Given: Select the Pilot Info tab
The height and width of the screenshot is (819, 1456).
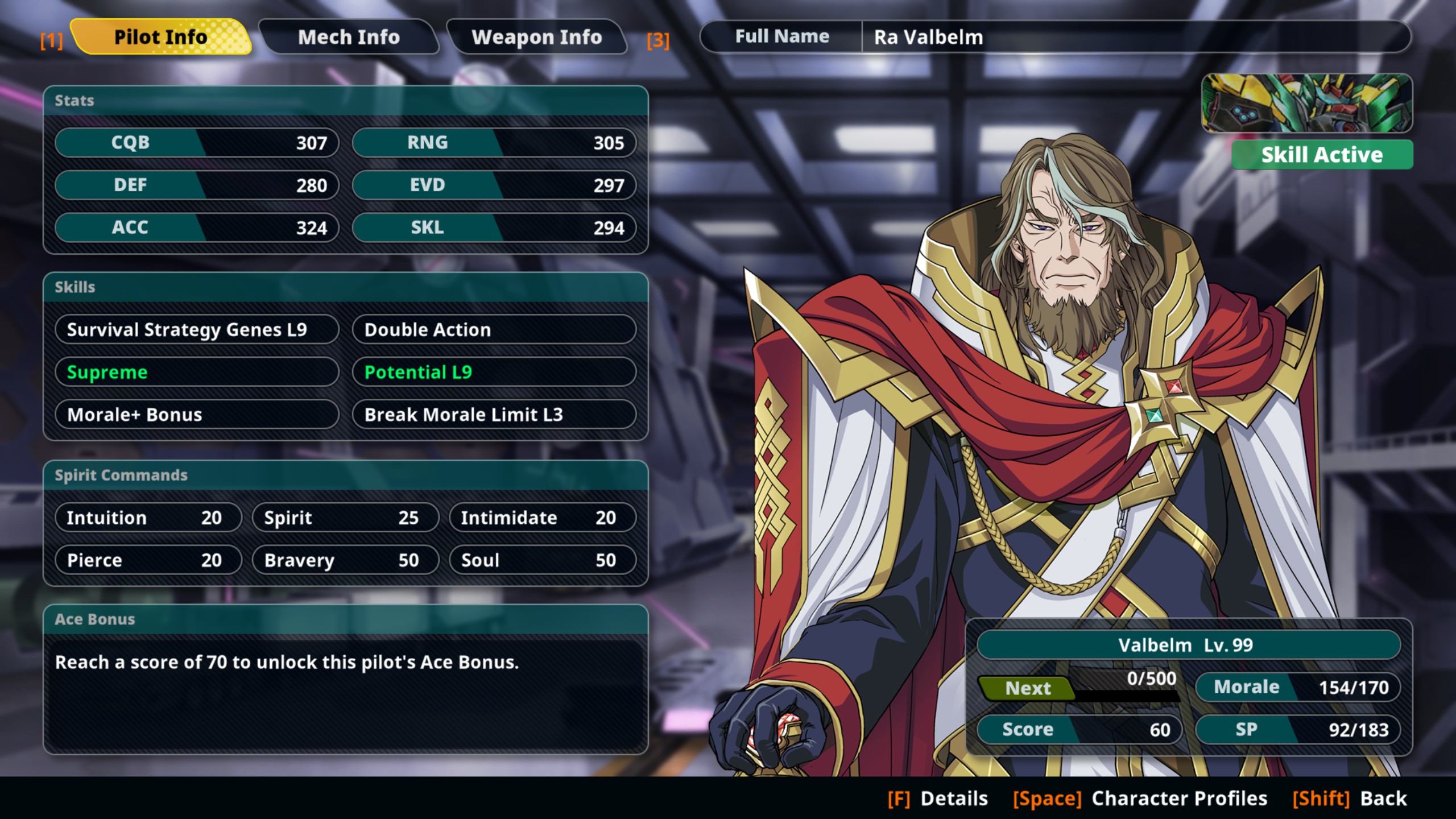Looking at the screenshot, I should (161, 38).
